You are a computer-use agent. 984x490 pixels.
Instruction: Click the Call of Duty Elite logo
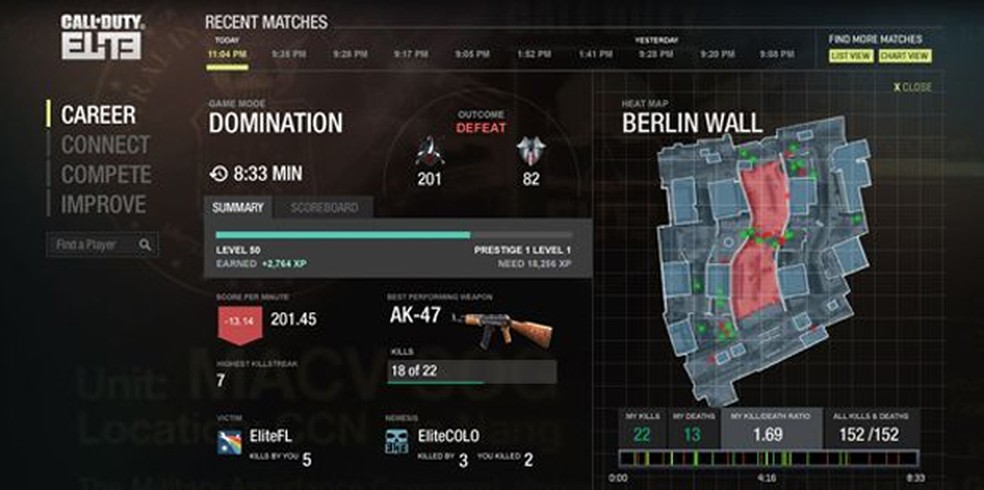coord(100,36)
